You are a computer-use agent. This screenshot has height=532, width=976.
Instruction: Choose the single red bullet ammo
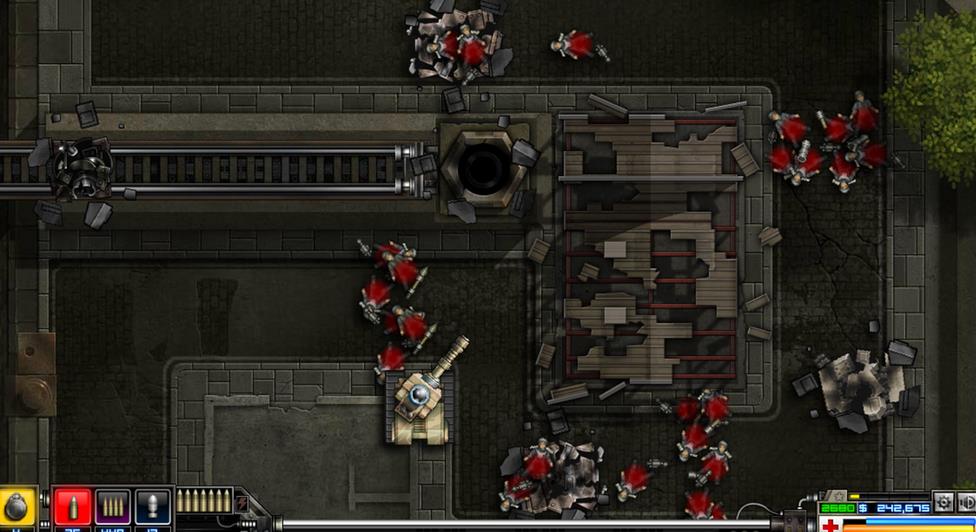(x=72, y=507)
